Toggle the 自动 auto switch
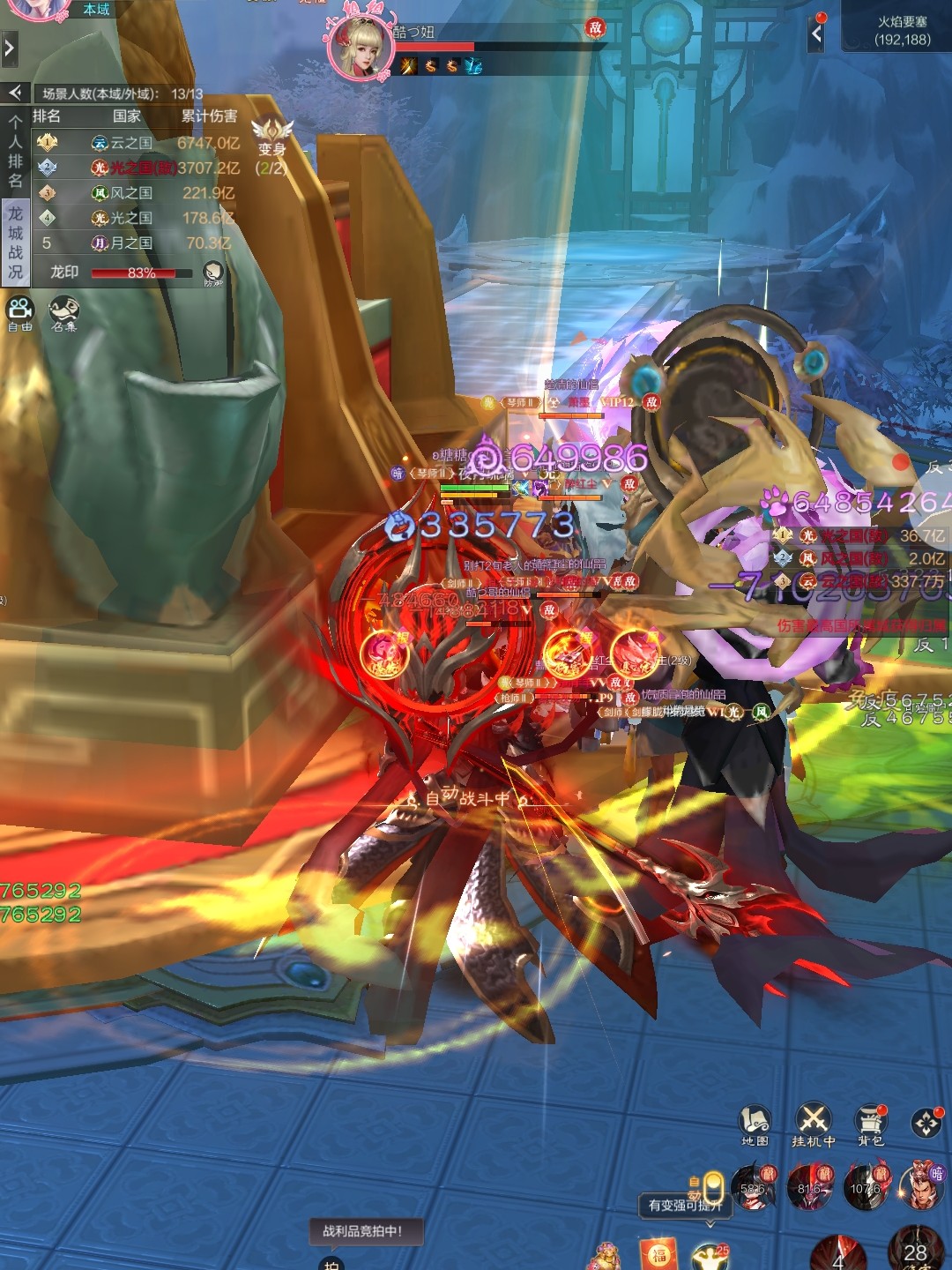The image size is (952, 1270). tap(712, 1186)
